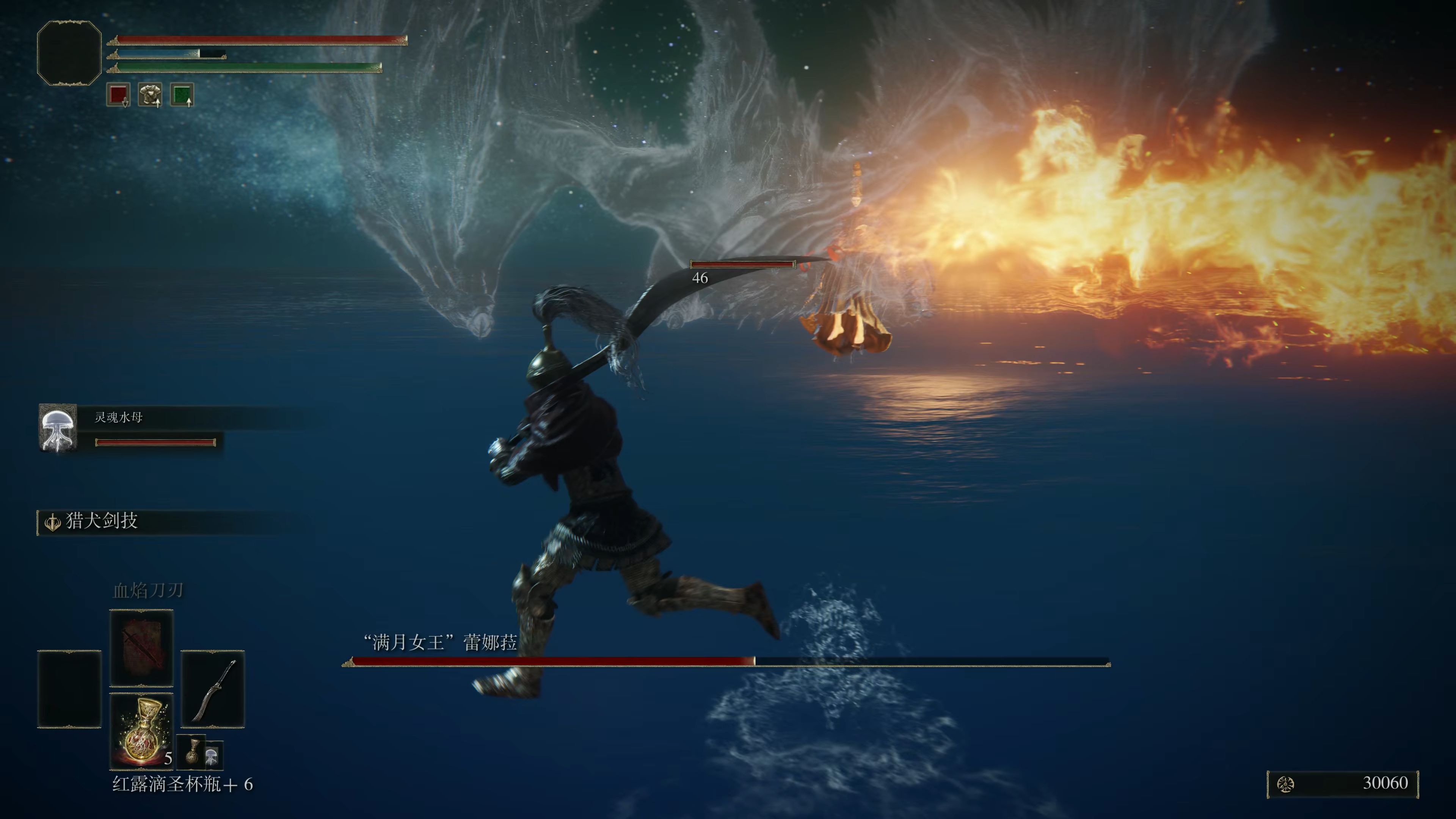Click the Spirit Jellyfish summon portrait
This screenshot has height=819, width=1456.
[58, 428]
